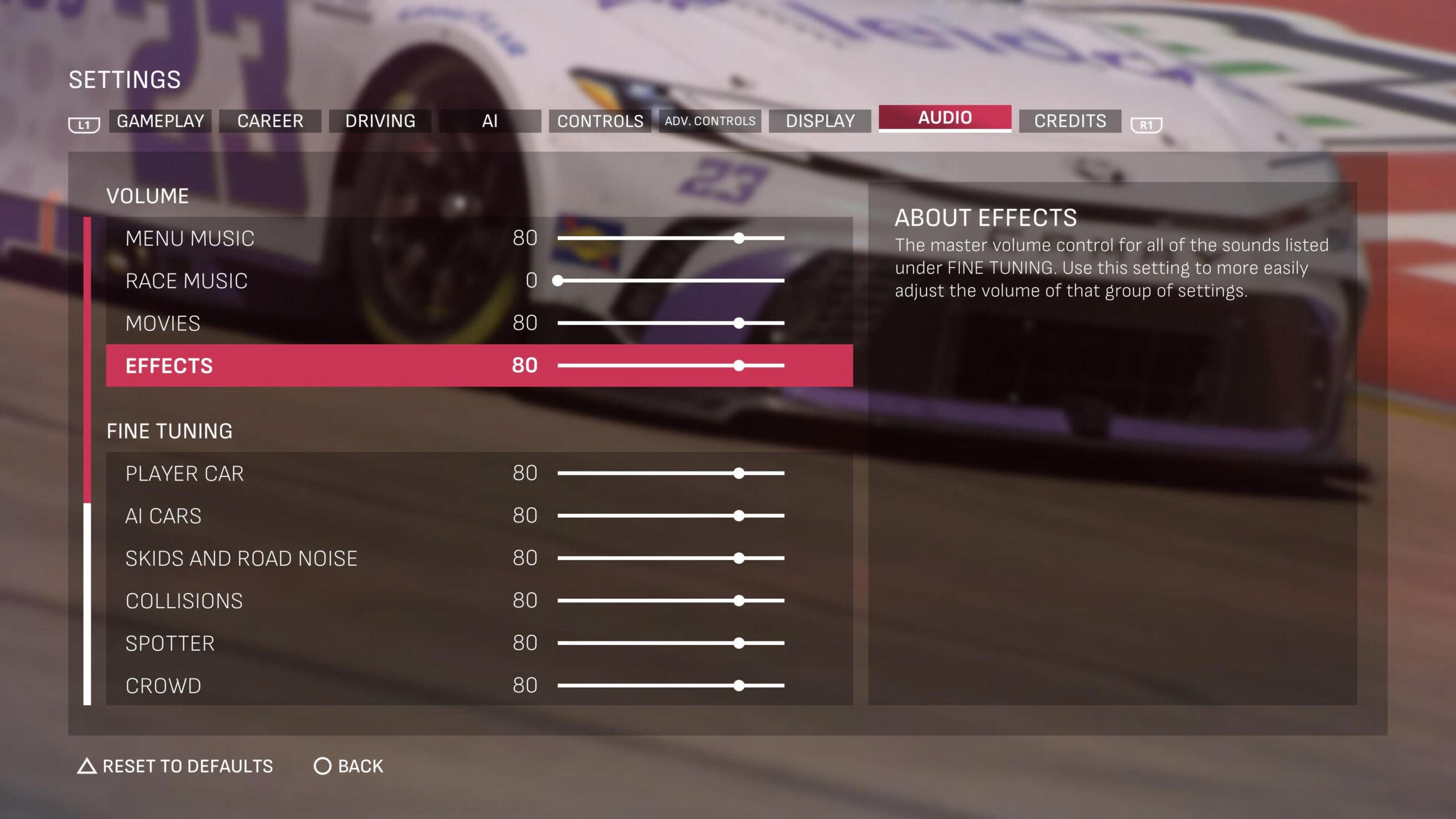Select the Driving tab
Image resolution: width=1456 pixels, height=819 pixels.
[x=380, y=121]
